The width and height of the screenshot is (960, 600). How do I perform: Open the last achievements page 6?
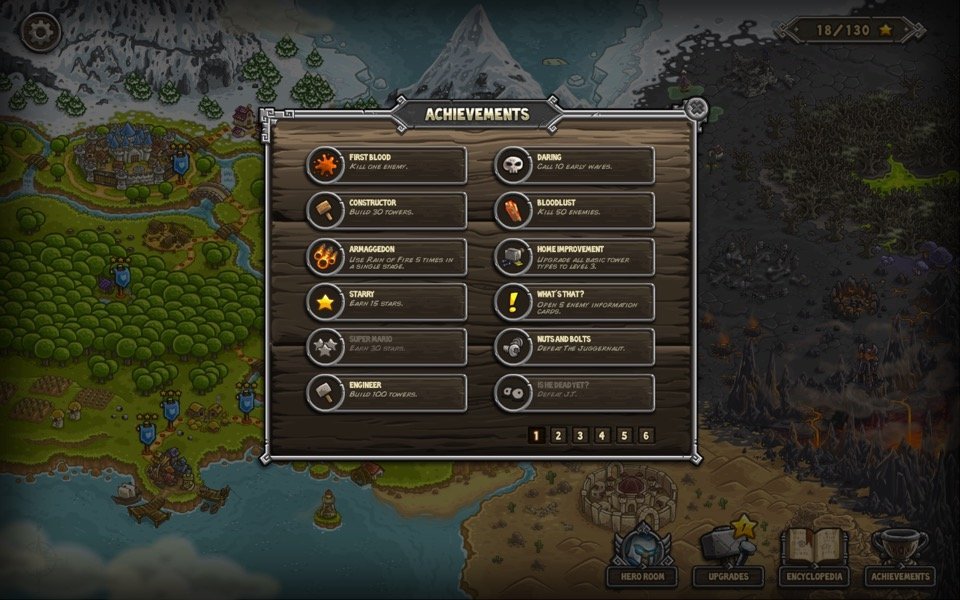pos(646,435)
